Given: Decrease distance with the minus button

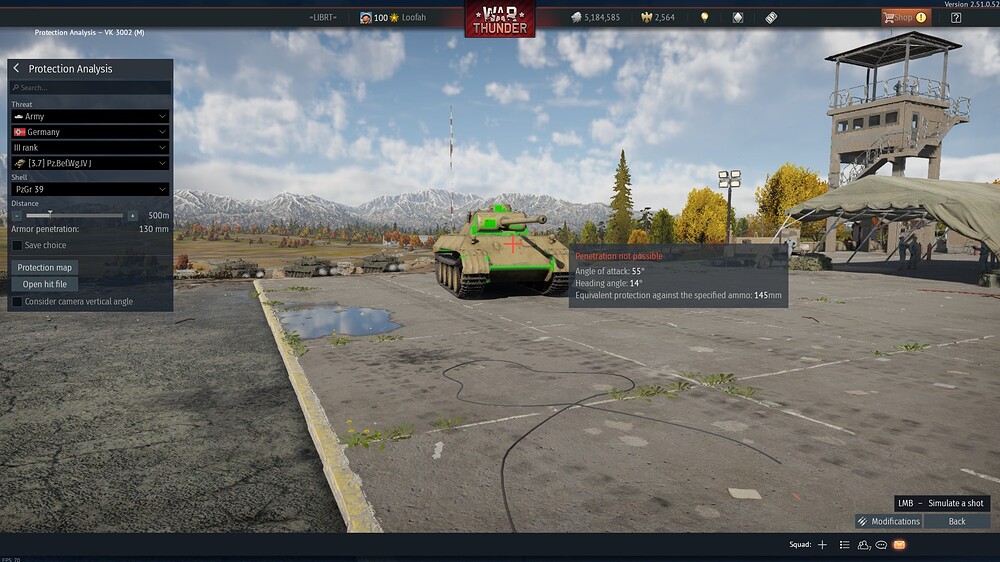Looking at the screenshot, I should [17, 215].
